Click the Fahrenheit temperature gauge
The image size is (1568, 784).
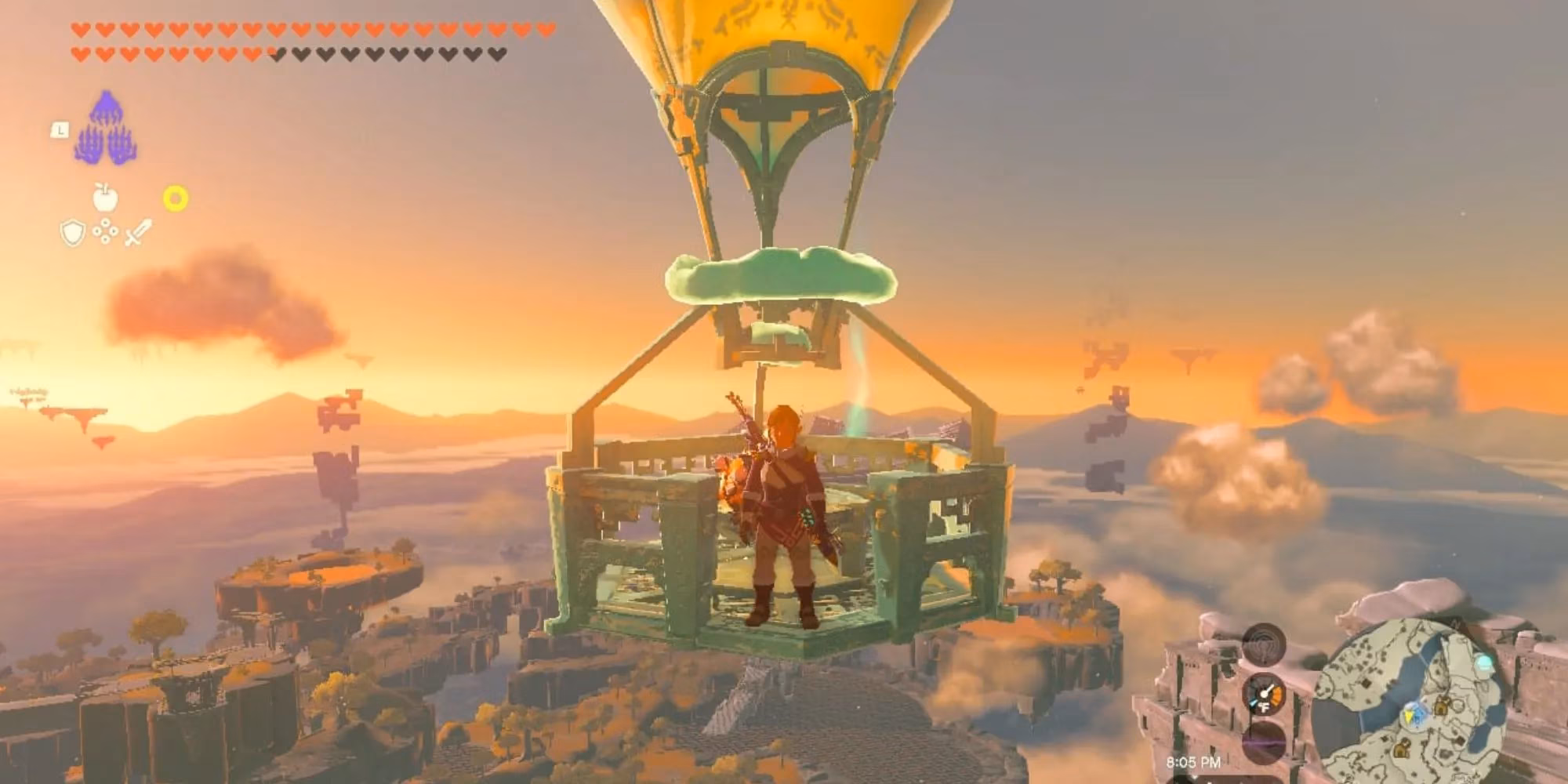(x=1266, y=695)
